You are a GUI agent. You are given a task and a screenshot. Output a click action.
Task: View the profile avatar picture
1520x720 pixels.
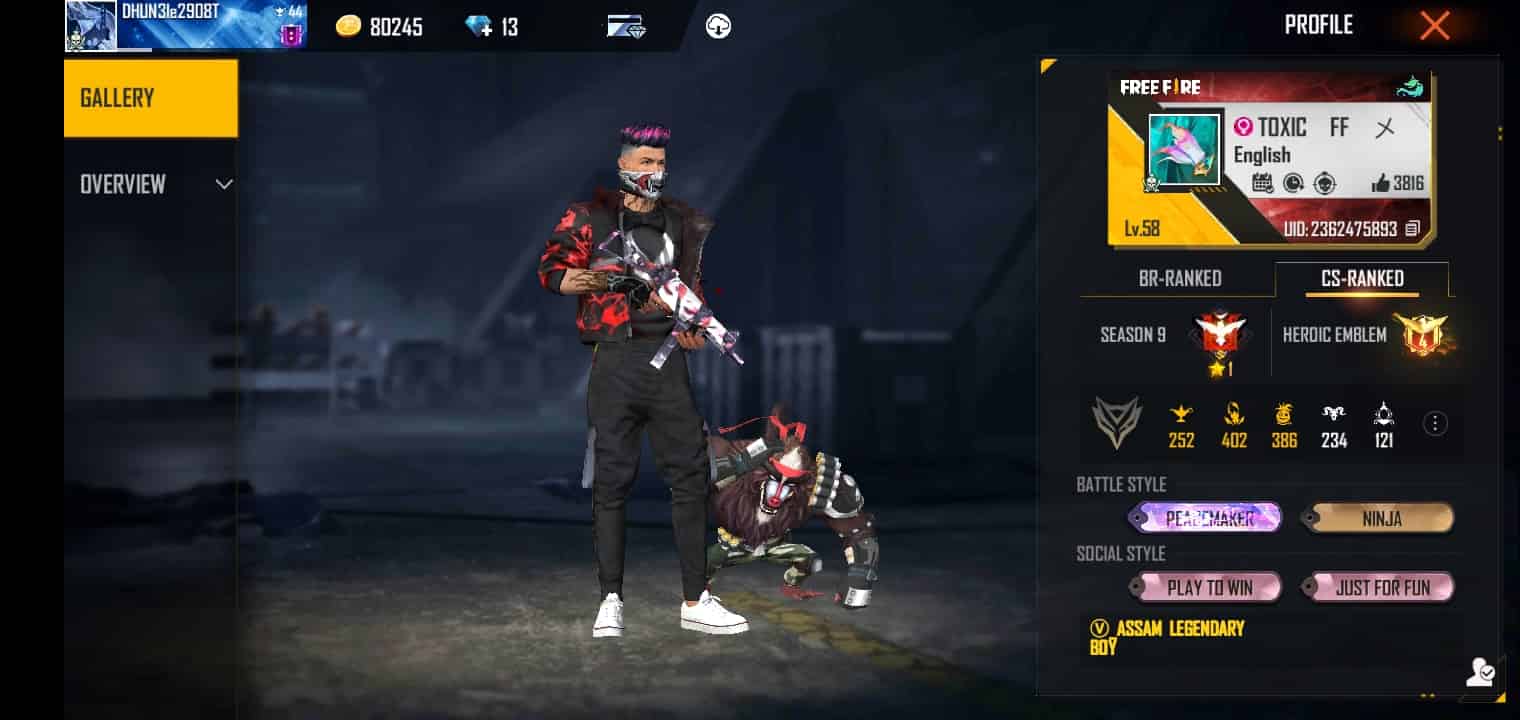point(1184,150)
